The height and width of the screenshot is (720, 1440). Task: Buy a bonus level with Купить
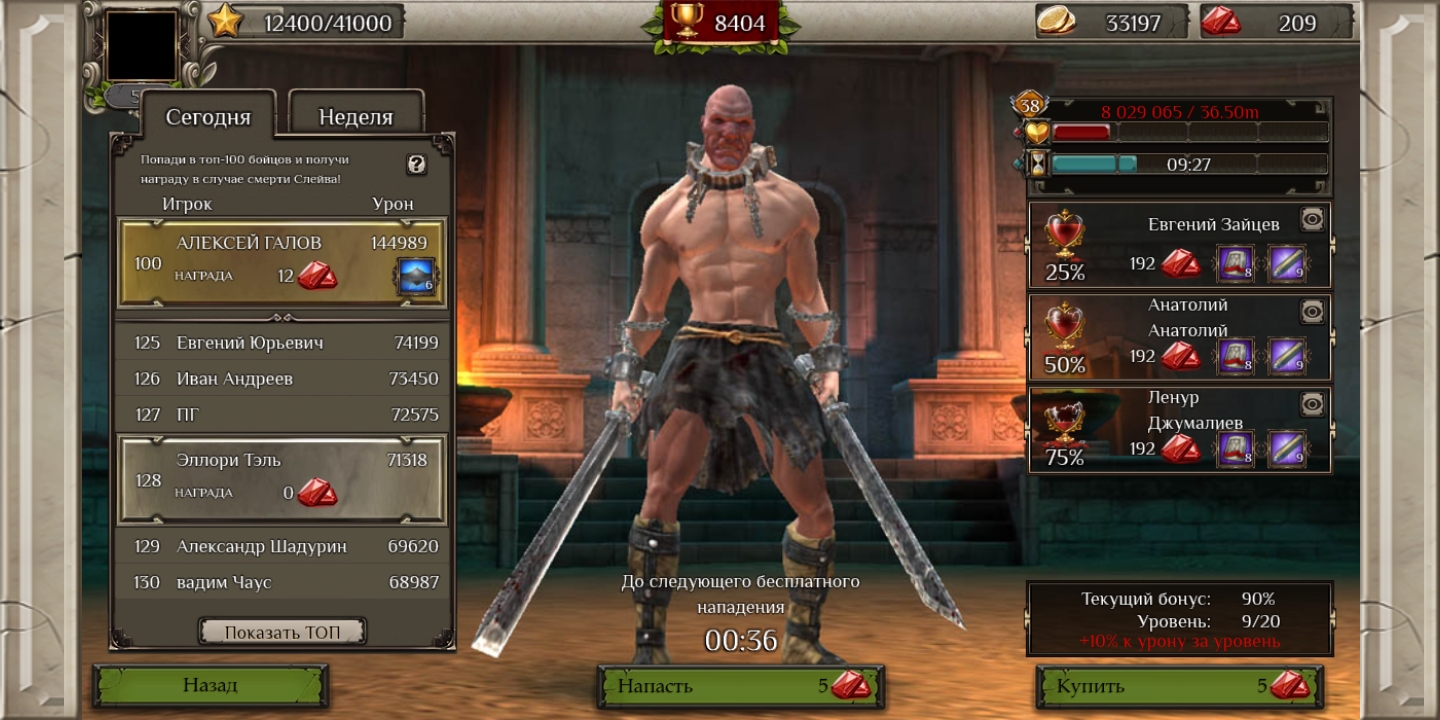(1180, 686)
